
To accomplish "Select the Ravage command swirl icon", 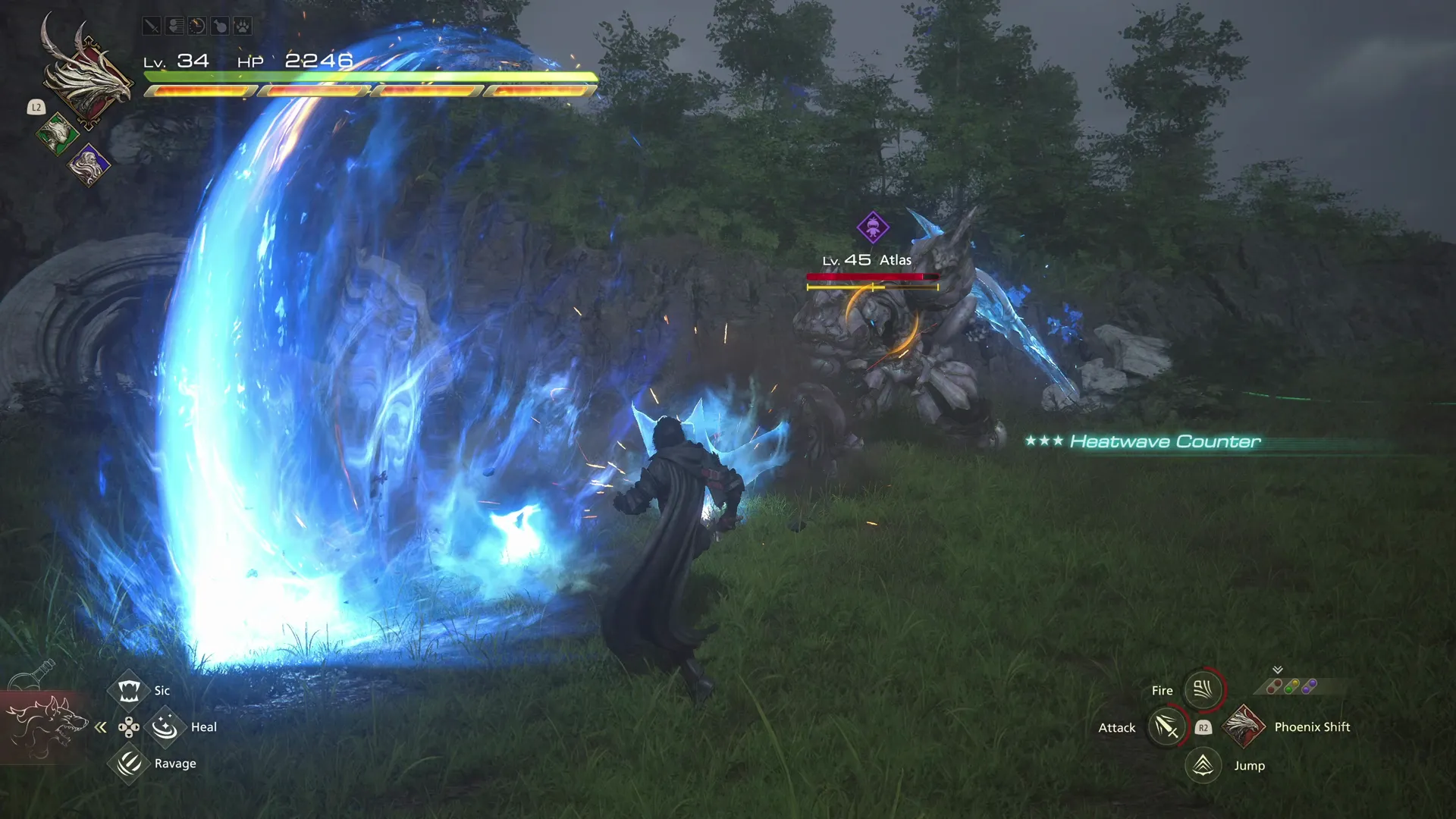I will pyautogui.click(x=128, y=764).
